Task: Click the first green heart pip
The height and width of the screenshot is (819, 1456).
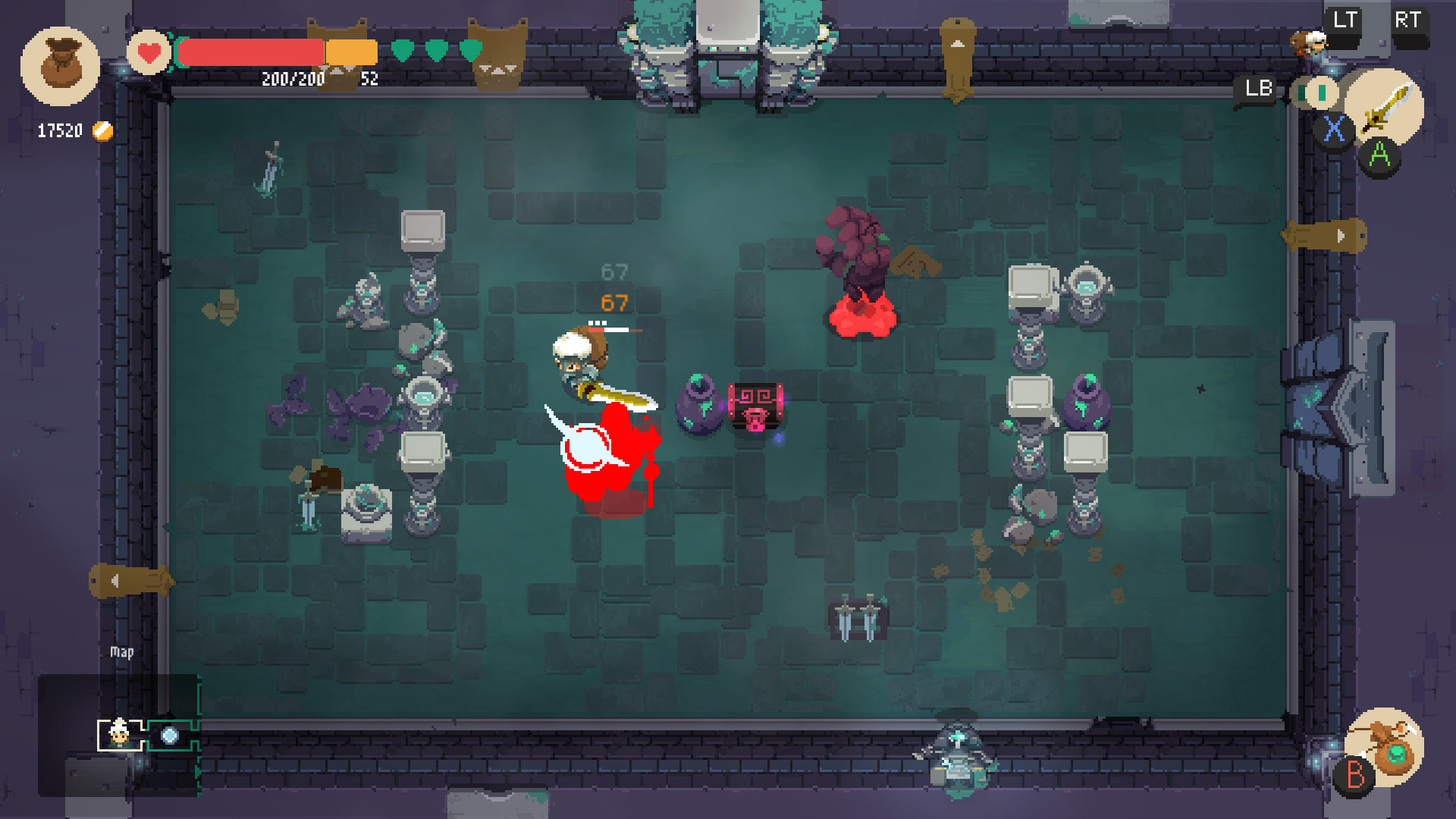Action: (400, 48)
